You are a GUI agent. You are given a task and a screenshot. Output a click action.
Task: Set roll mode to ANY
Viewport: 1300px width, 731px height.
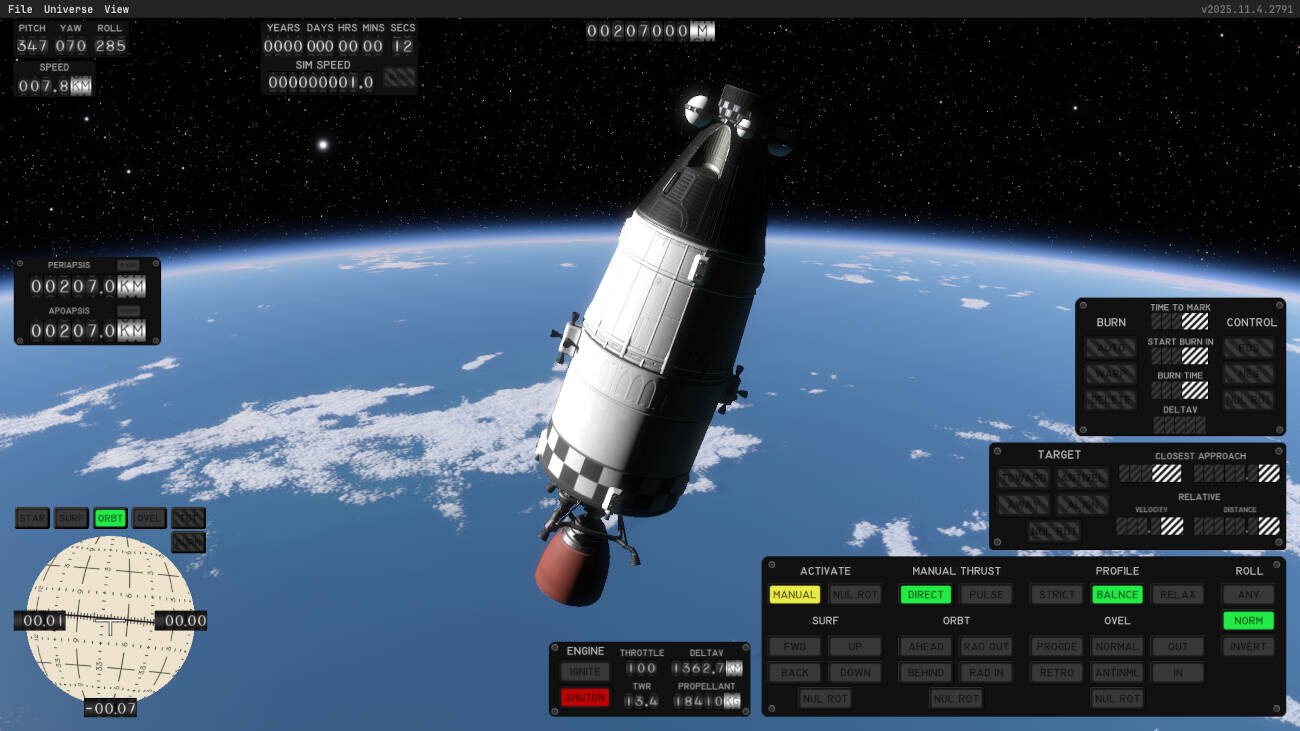pos(1248,595)
